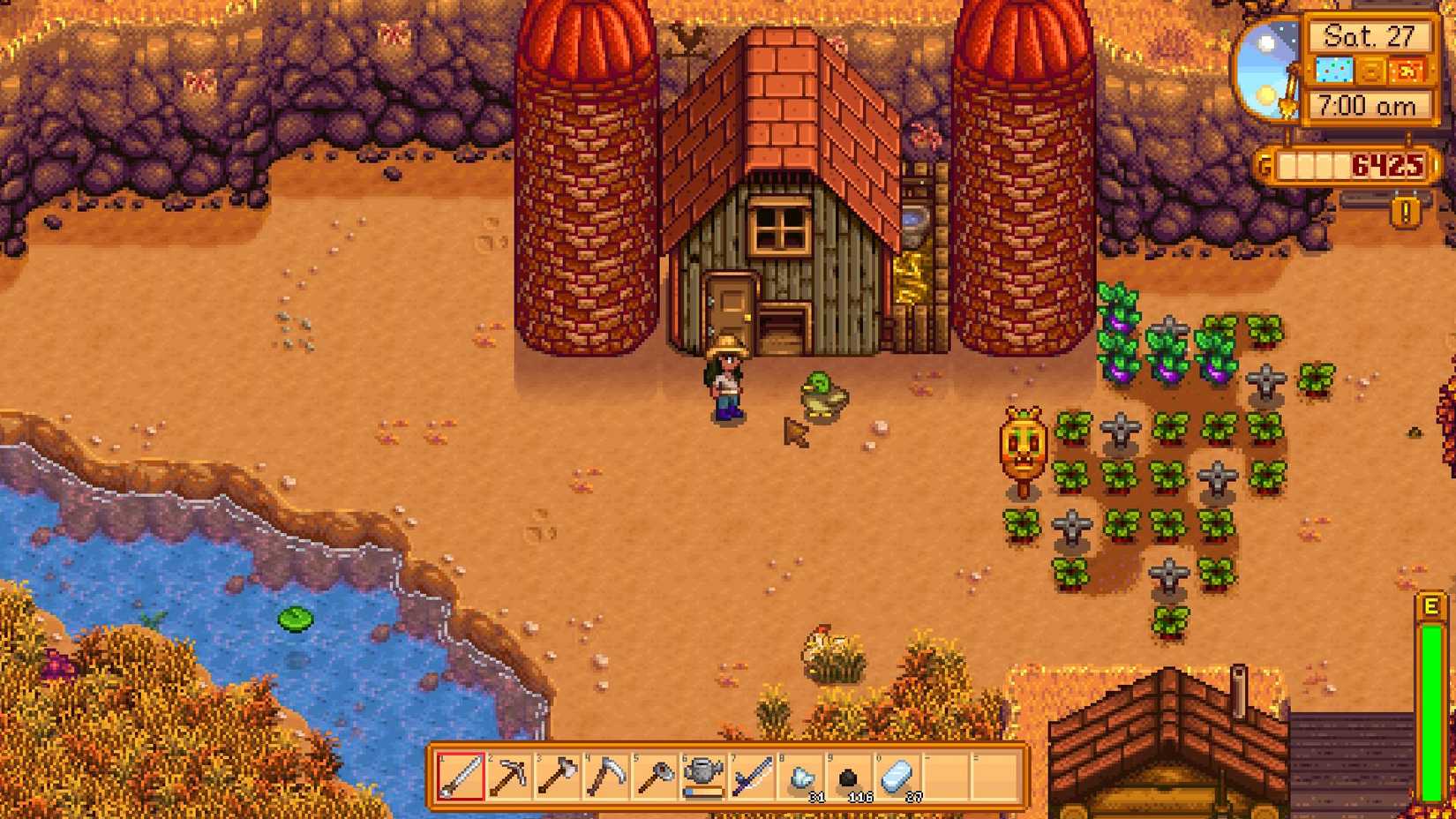Image resolution: width=1456 pixels, height=819 pixels.
Task: Click the duck standing beside the farmer
Action: 821,394
